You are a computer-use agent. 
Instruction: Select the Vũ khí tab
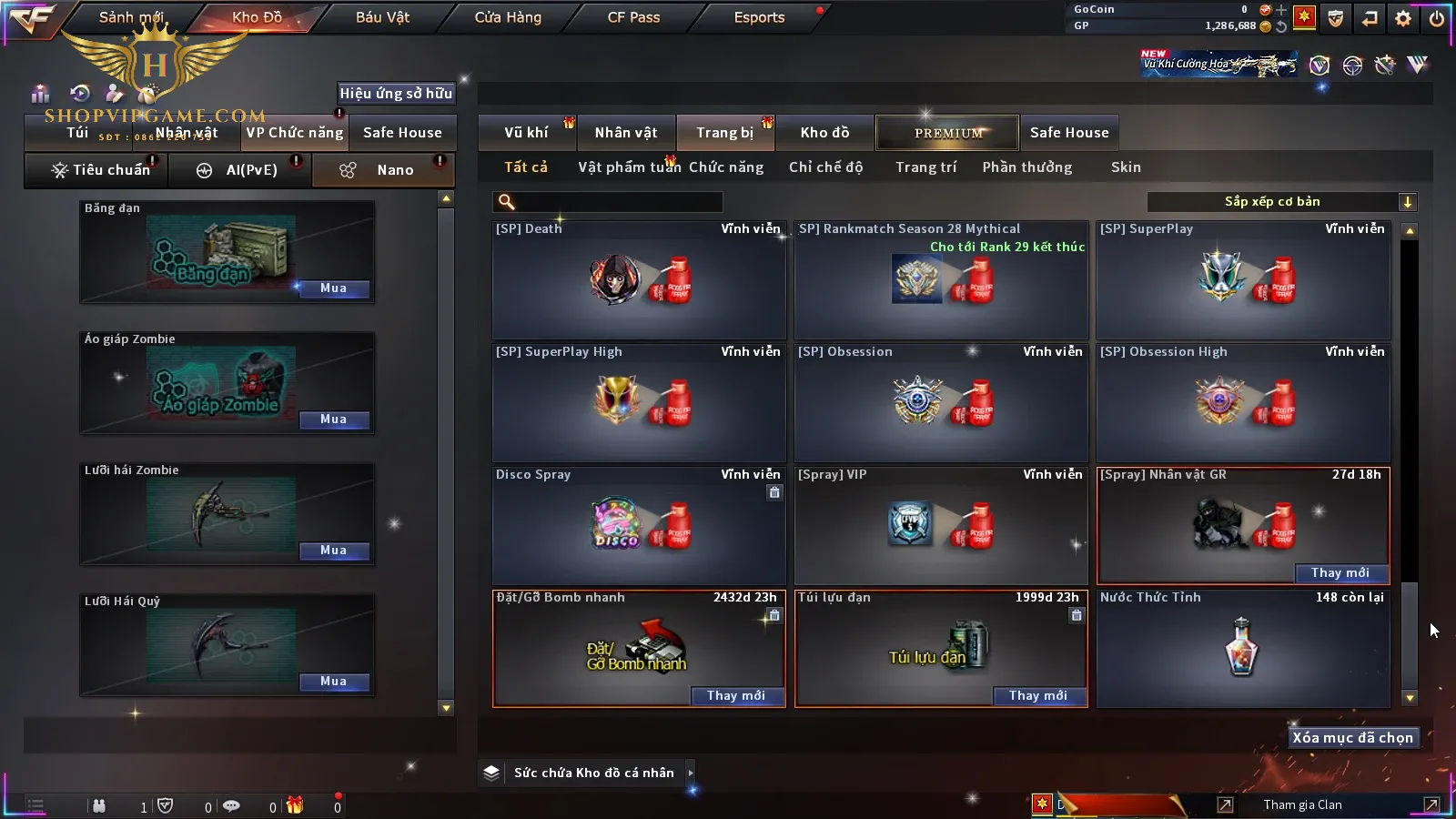pos(526,133)
